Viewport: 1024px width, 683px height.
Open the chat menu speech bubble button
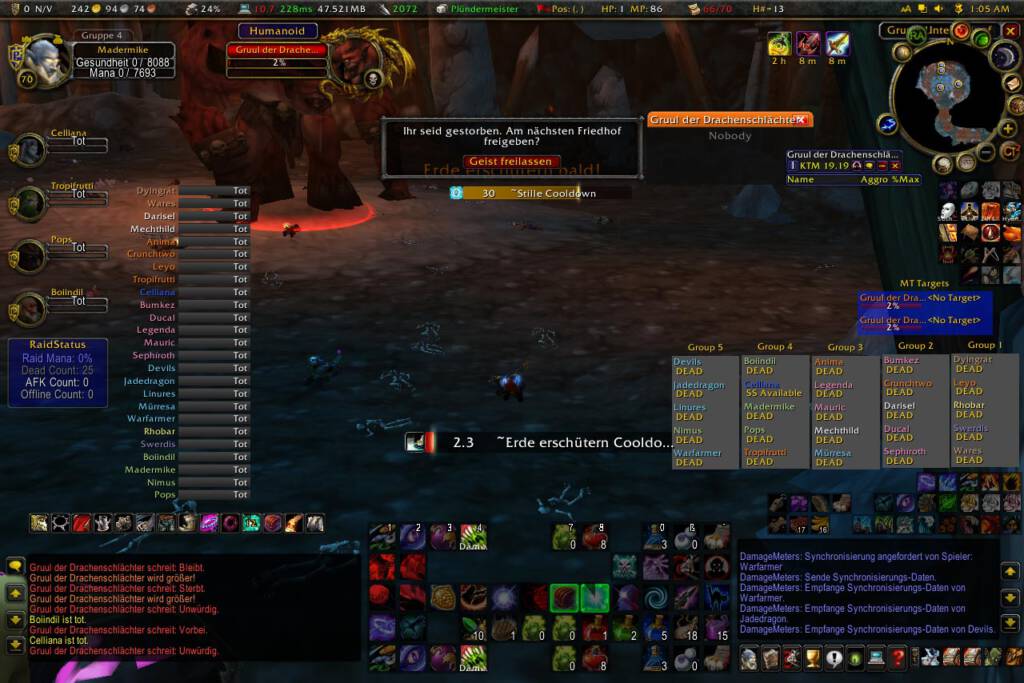(x=15, y=567)
